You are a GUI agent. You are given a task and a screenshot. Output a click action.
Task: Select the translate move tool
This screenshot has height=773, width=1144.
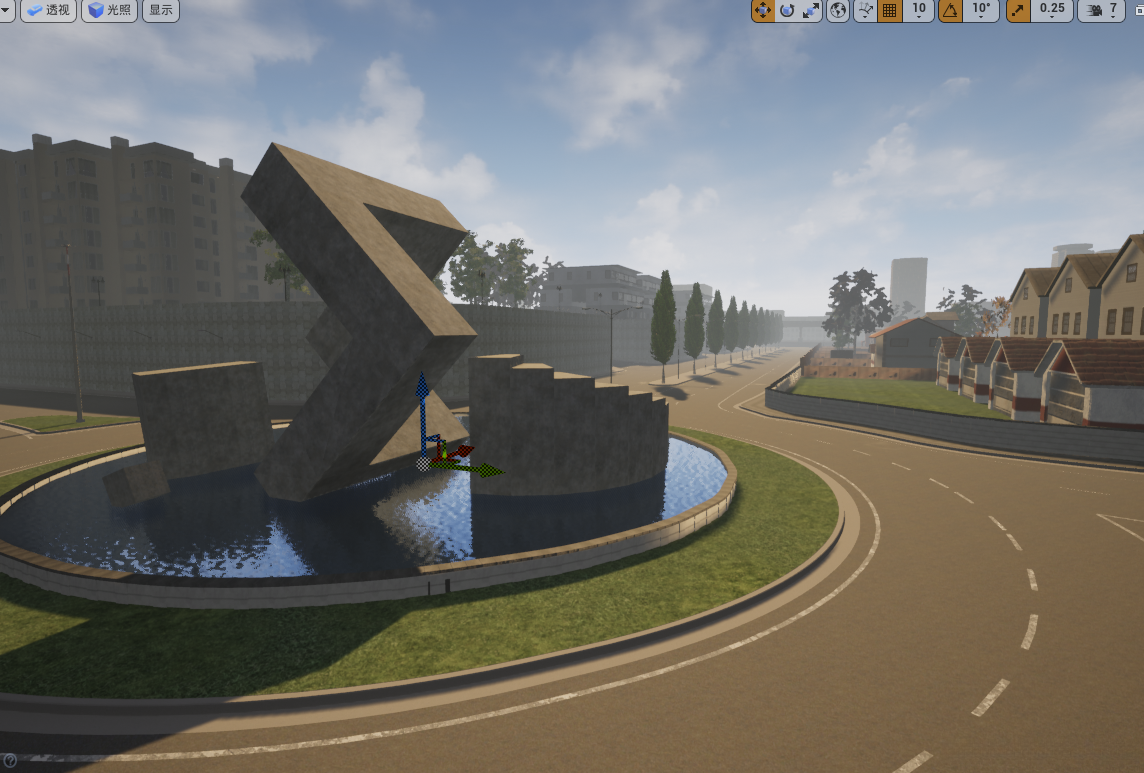762,10
